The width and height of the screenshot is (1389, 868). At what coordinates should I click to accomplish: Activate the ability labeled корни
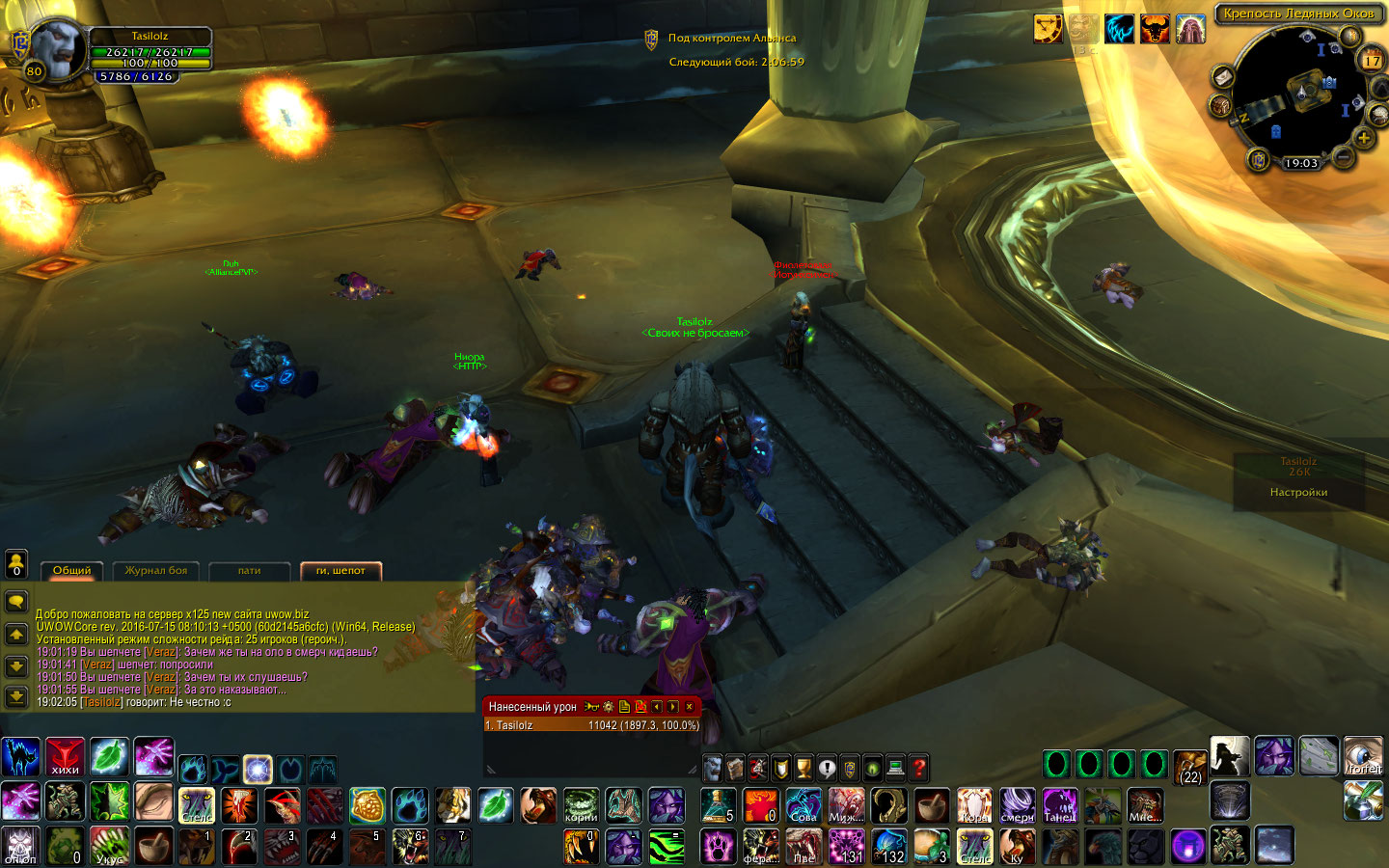(581, 805)
